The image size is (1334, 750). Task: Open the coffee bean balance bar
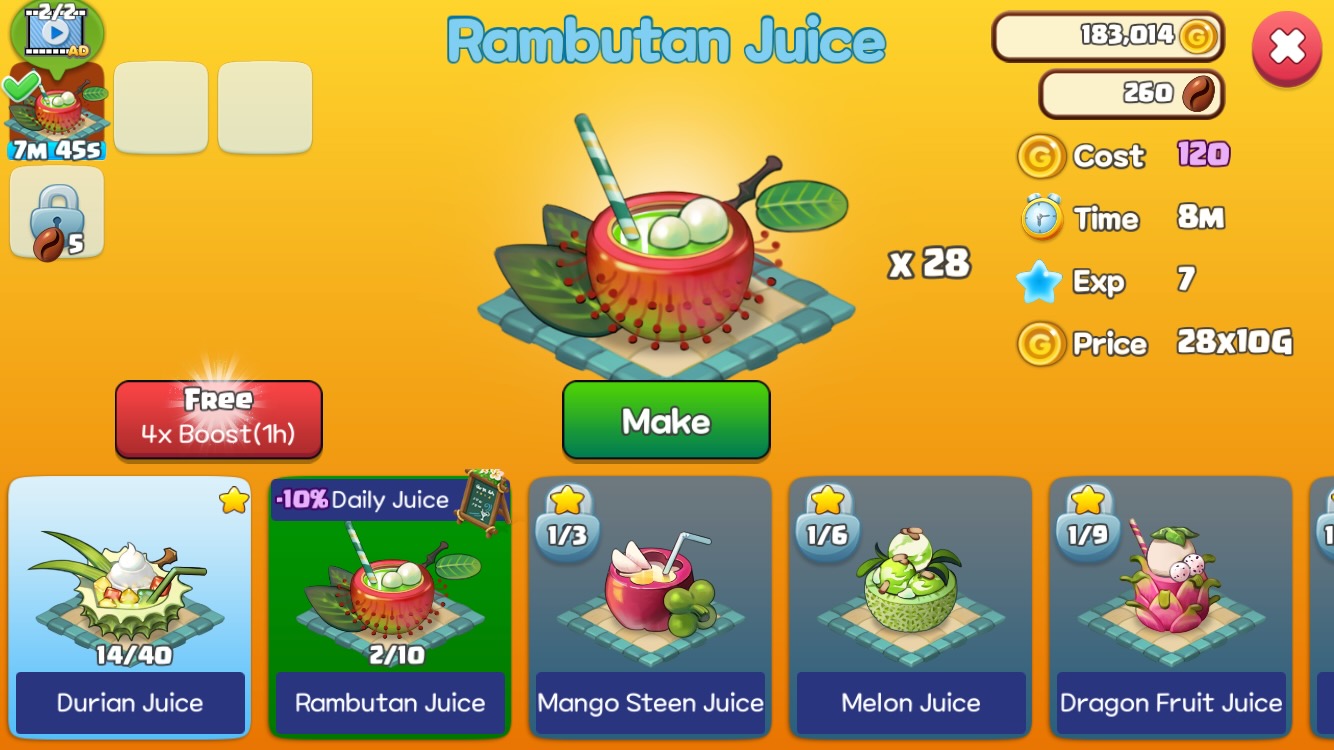[1131, 94]
